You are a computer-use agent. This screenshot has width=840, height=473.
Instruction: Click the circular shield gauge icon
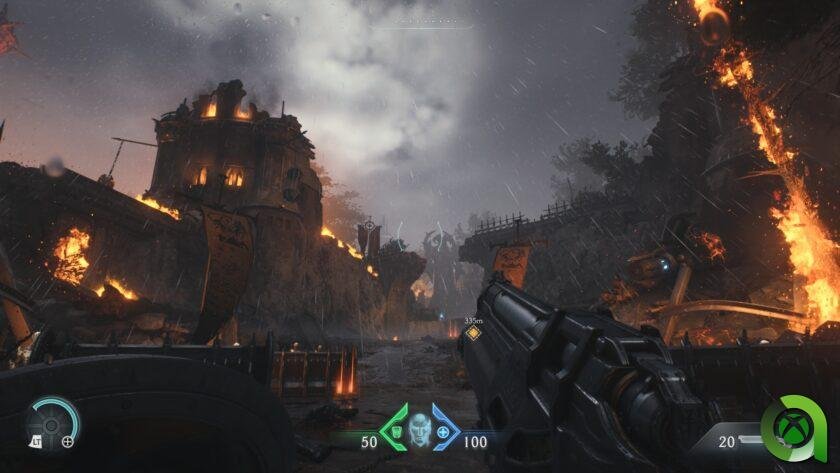click(x=52, y=420)
